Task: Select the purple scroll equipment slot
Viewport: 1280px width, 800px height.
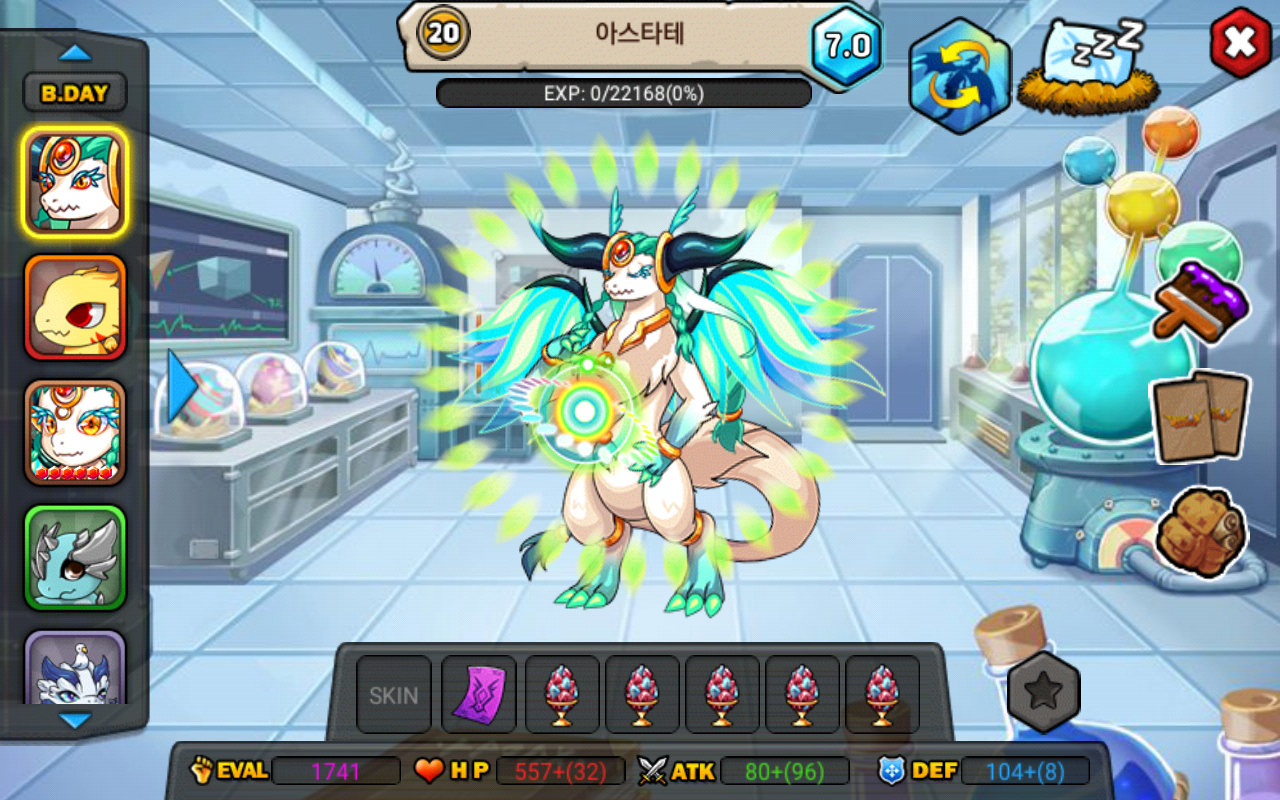Action: [479, 694]
